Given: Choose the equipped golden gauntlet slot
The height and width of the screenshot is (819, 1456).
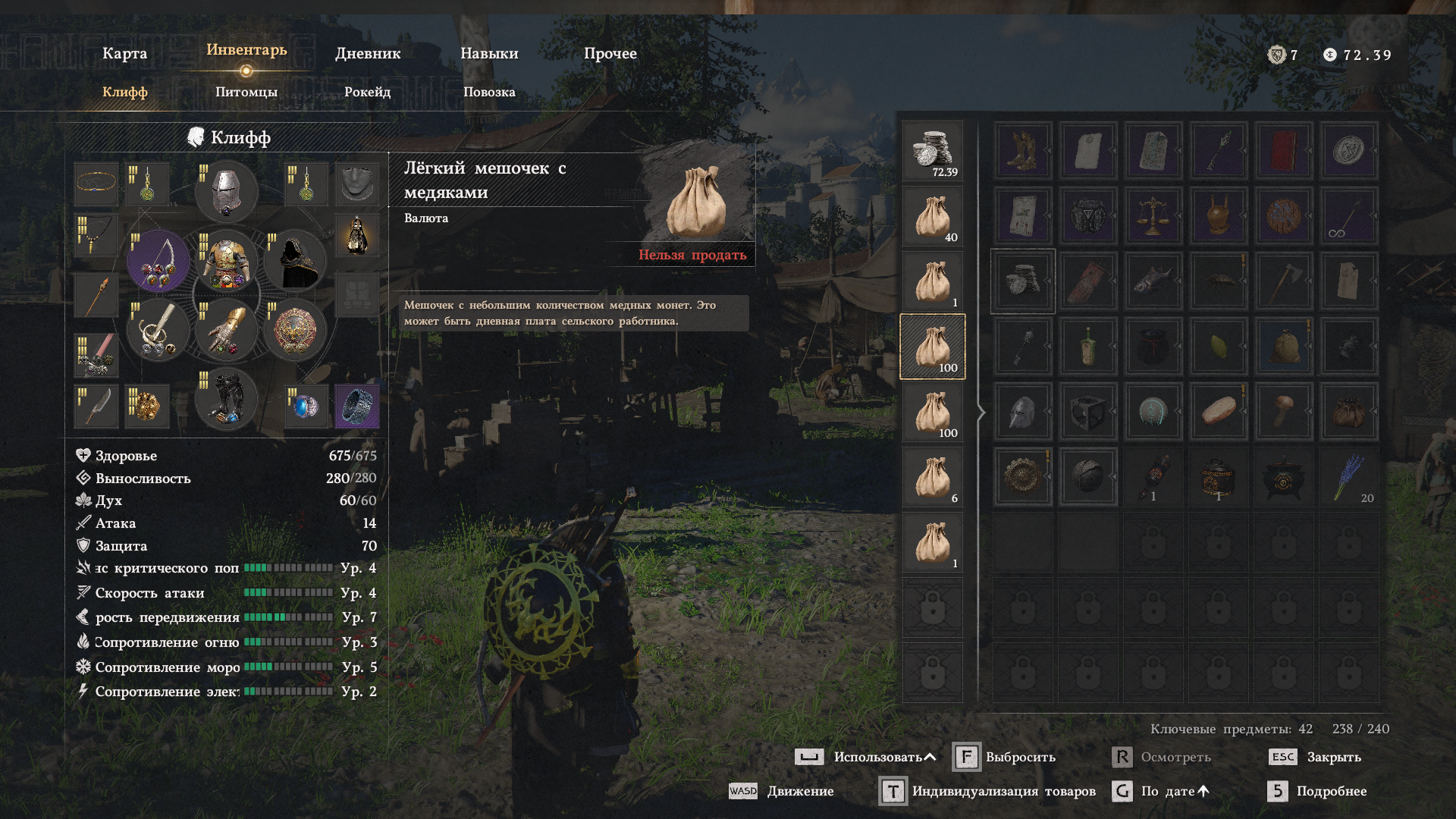Looking at the screenshot, I should [x=226, y=330].
